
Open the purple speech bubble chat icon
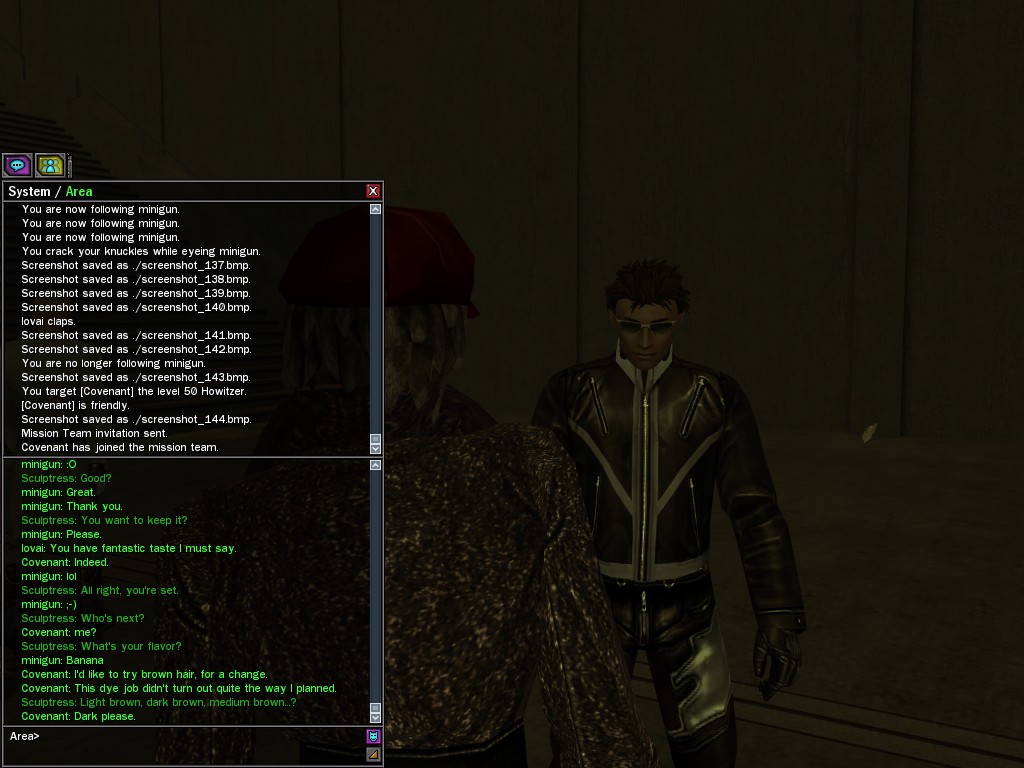pyautogui.click(x=17, y=165)
